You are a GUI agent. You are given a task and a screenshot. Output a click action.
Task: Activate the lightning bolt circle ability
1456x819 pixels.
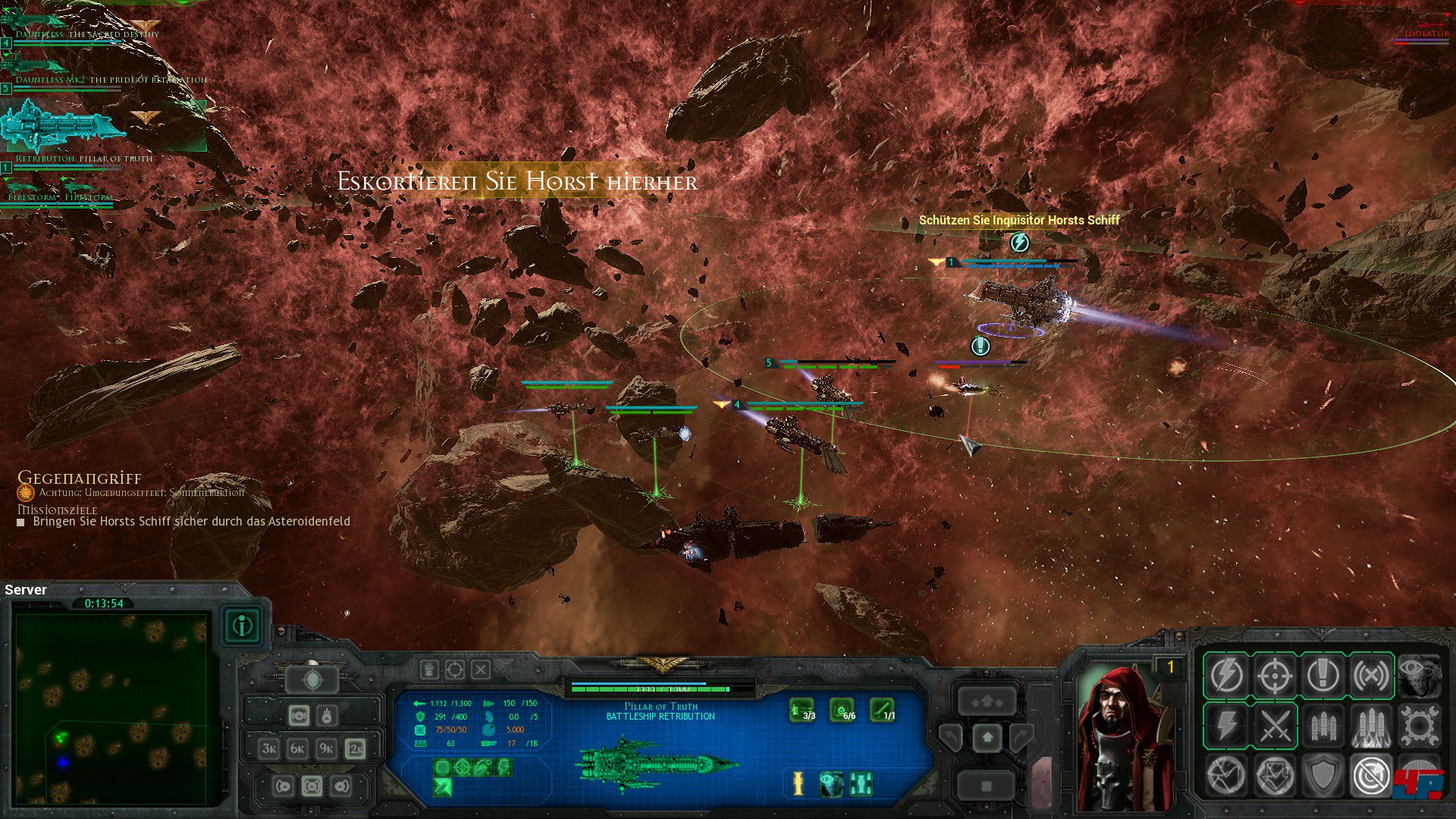click(1226, 675)
